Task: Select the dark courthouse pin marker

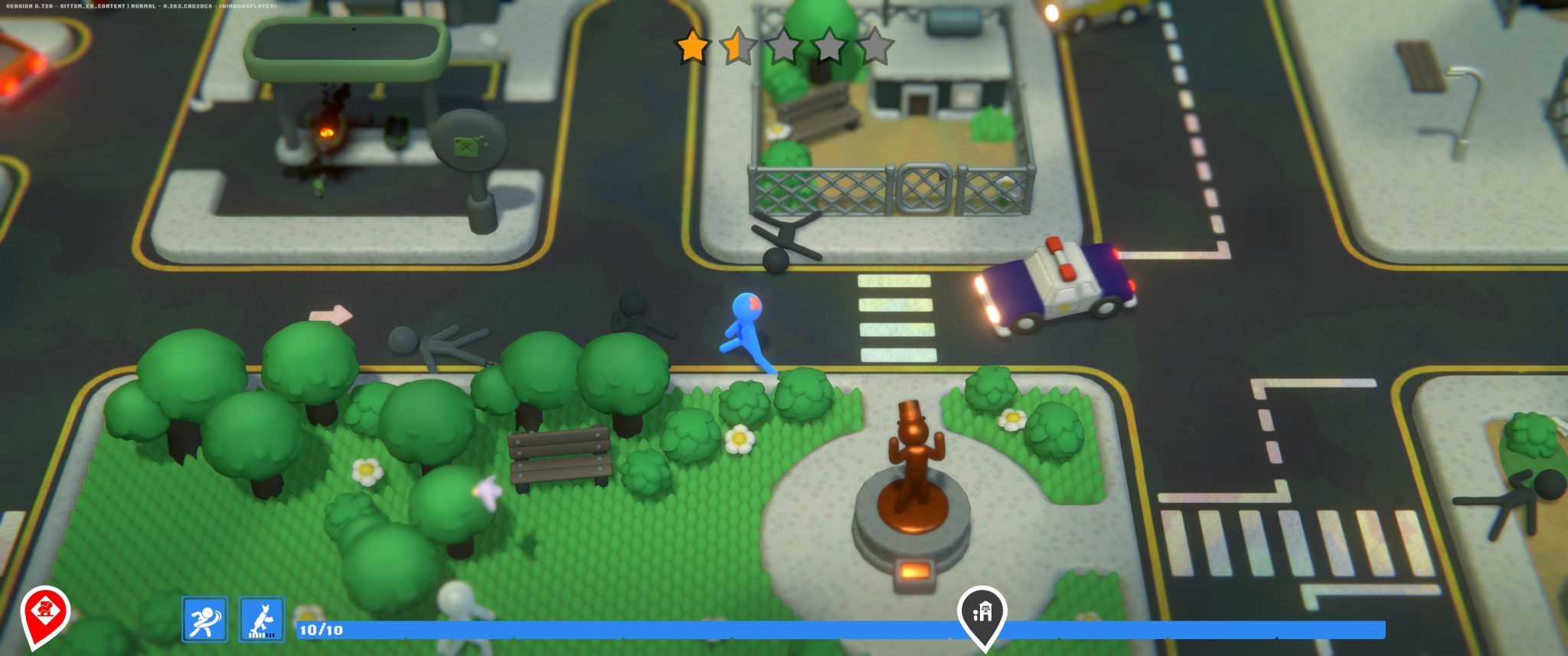Action: 982,614
